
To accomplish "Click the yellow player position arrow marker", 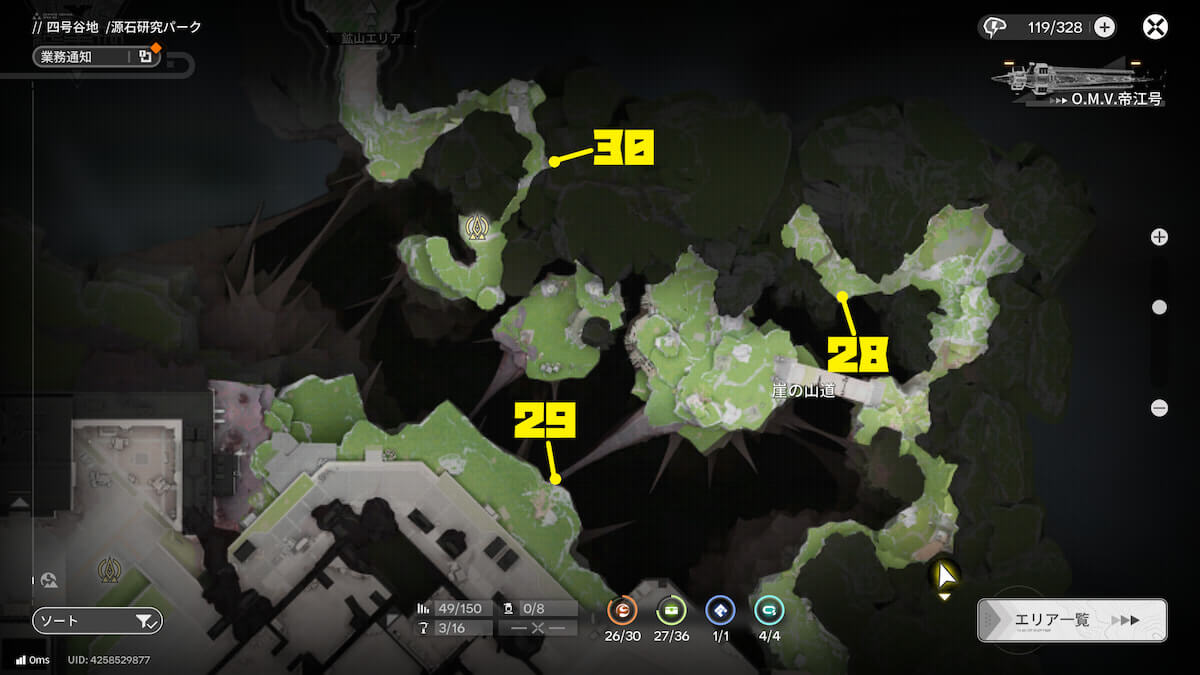I will coord(942,575).
